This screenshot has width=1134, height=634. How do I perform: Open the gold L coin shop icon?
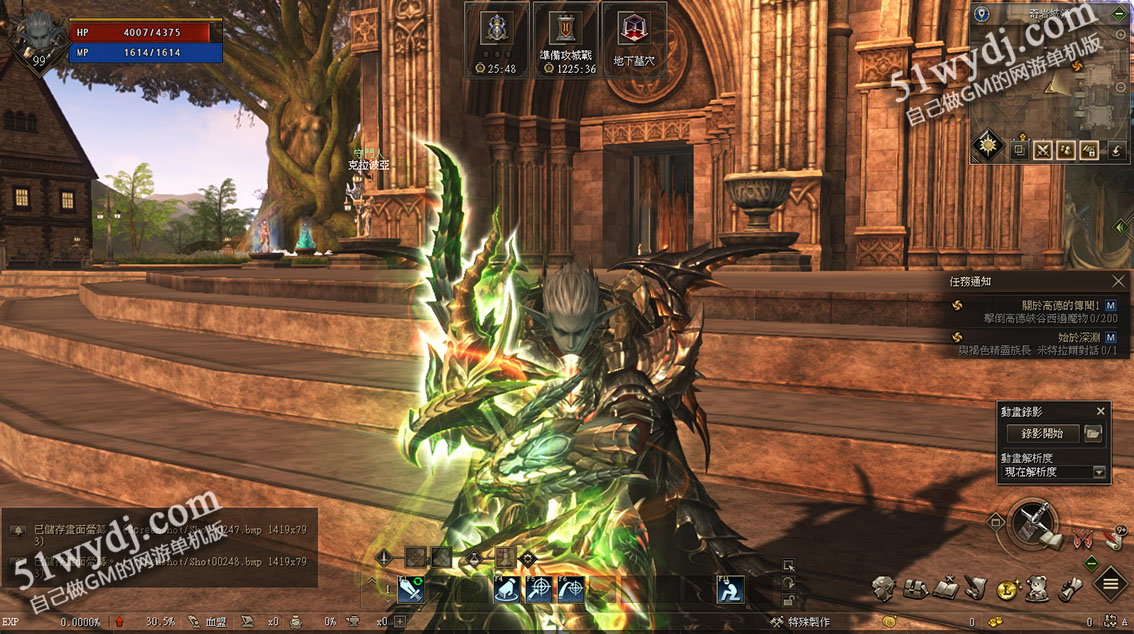pyautogui.click(x=1006, y=590)
